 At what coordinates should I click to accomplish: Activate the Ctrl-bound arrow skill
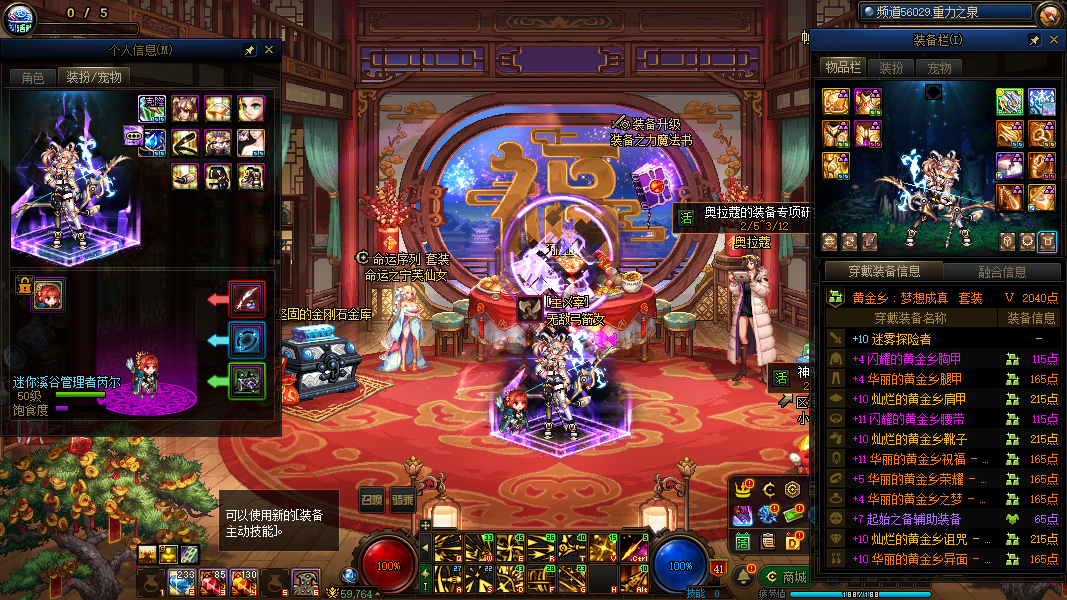(634, 547)
